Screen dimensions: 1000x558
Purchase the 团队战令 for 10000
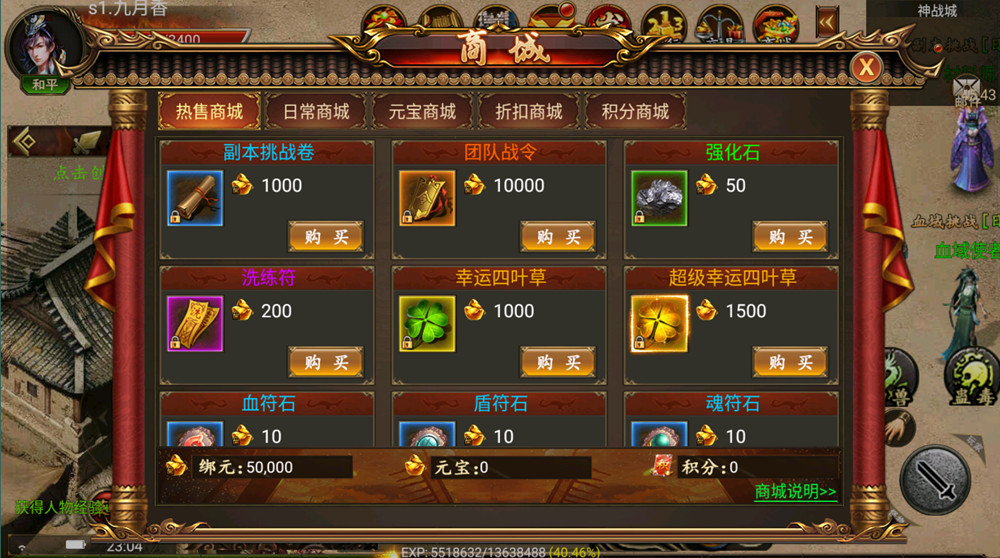[558, 237]
